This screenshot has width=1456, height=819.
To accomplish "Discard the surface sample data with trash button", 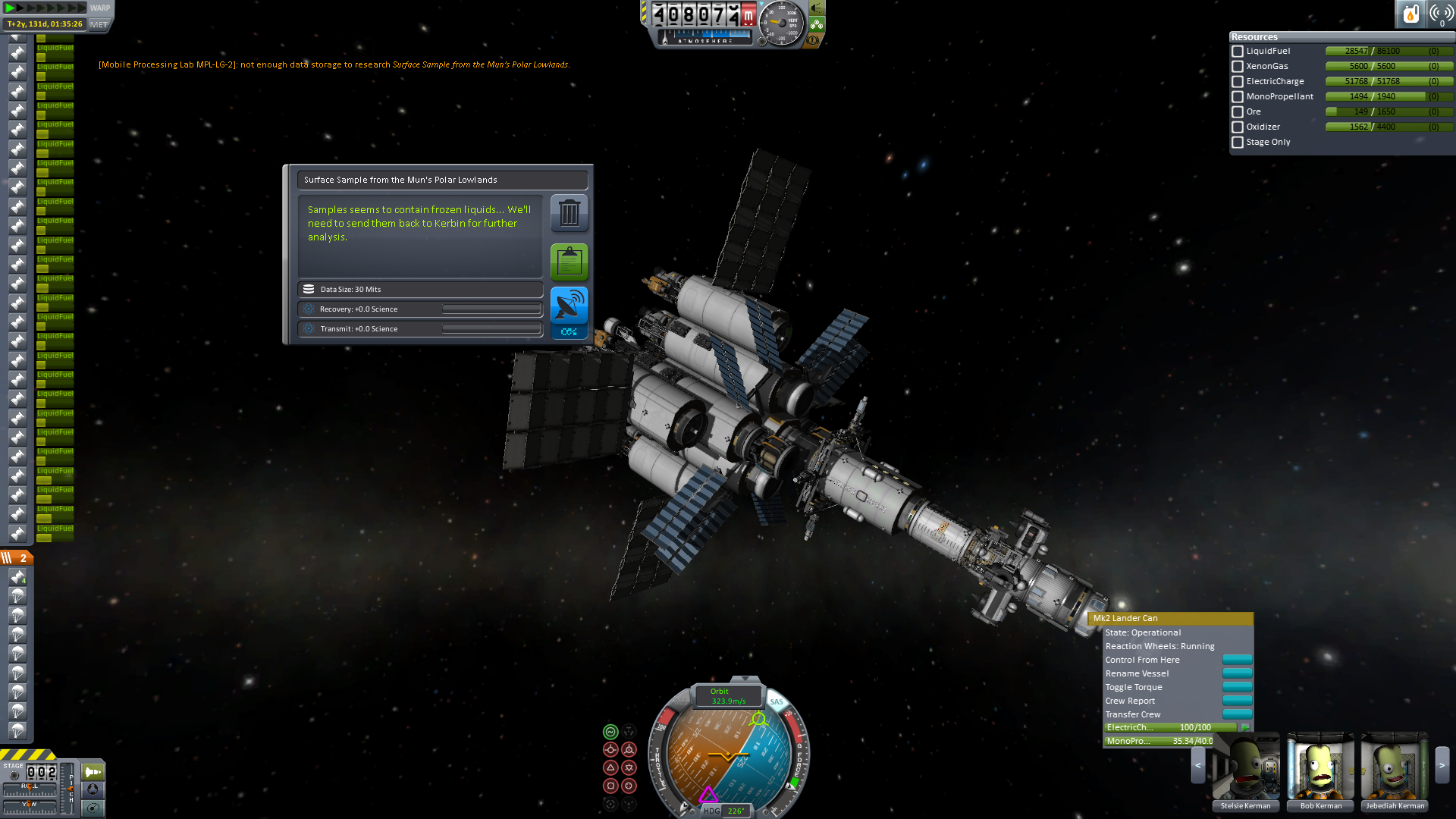I will point(569,213).
